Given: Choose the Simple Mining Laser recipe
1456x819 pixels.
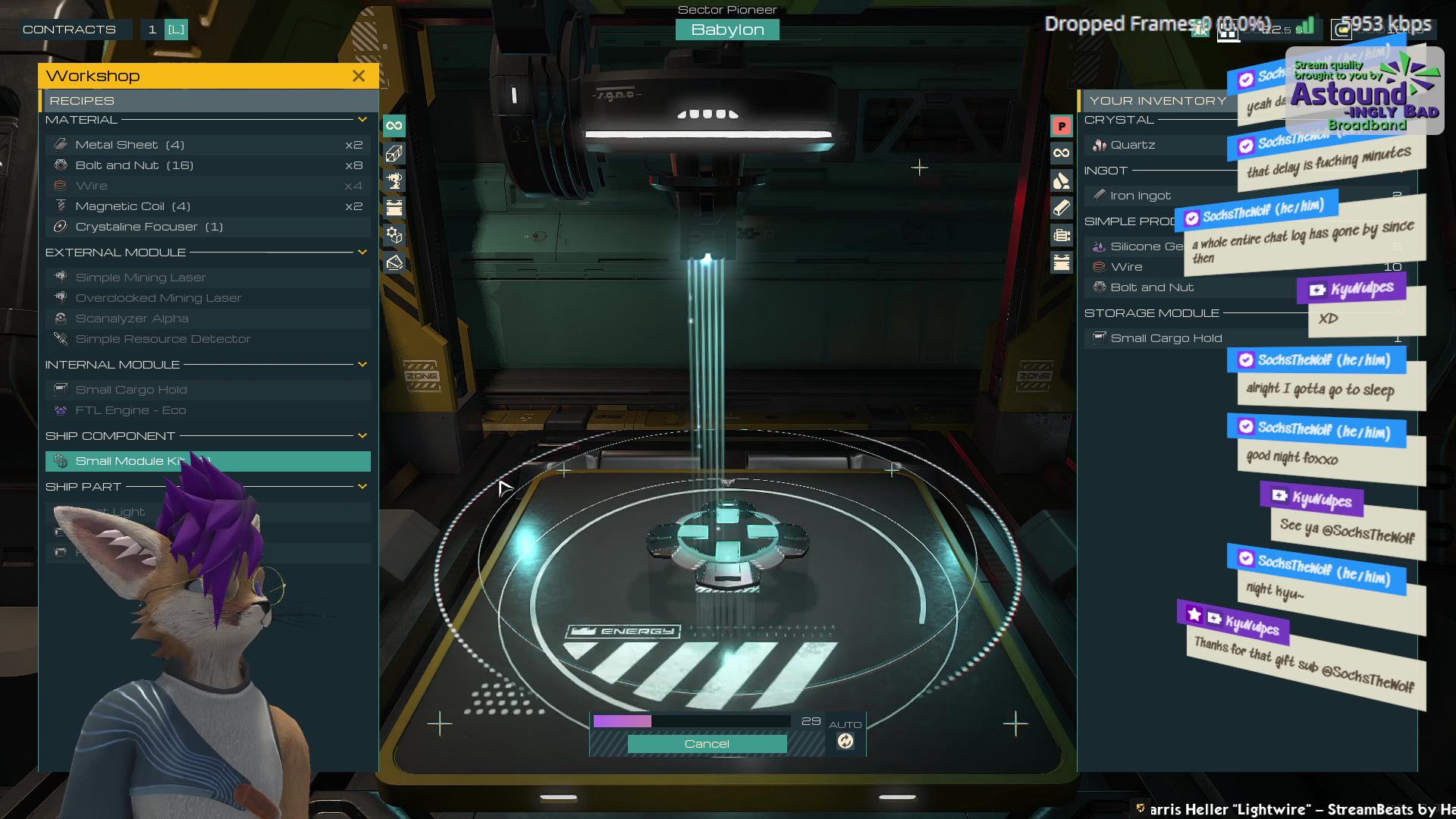Looking at the screenshot, I should [140, 278].
